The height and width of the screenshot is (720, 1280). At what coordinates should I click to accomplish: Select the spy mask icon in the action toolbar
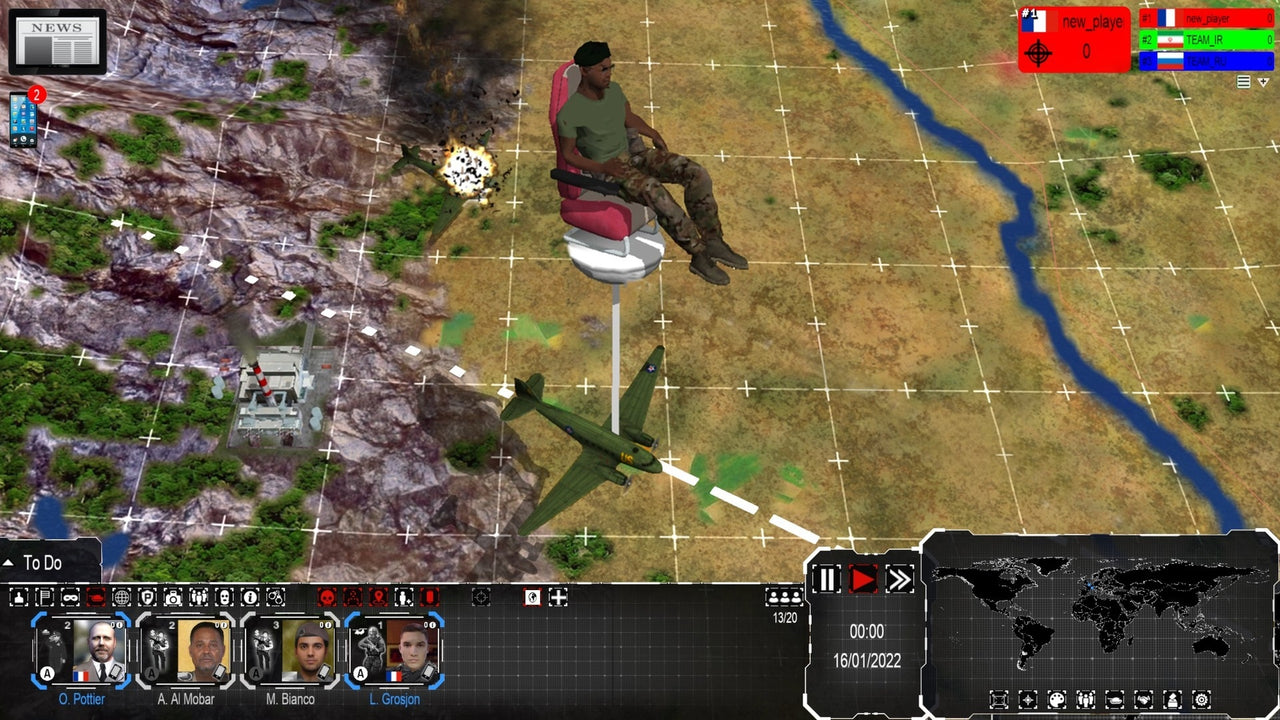(69, 598)
